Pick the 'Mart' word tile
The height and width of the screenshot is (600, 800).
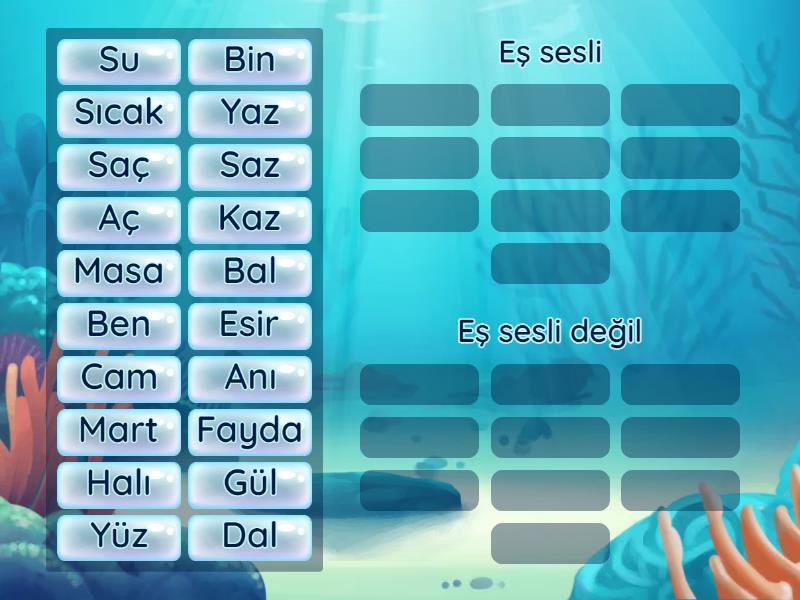click(119, 432)
